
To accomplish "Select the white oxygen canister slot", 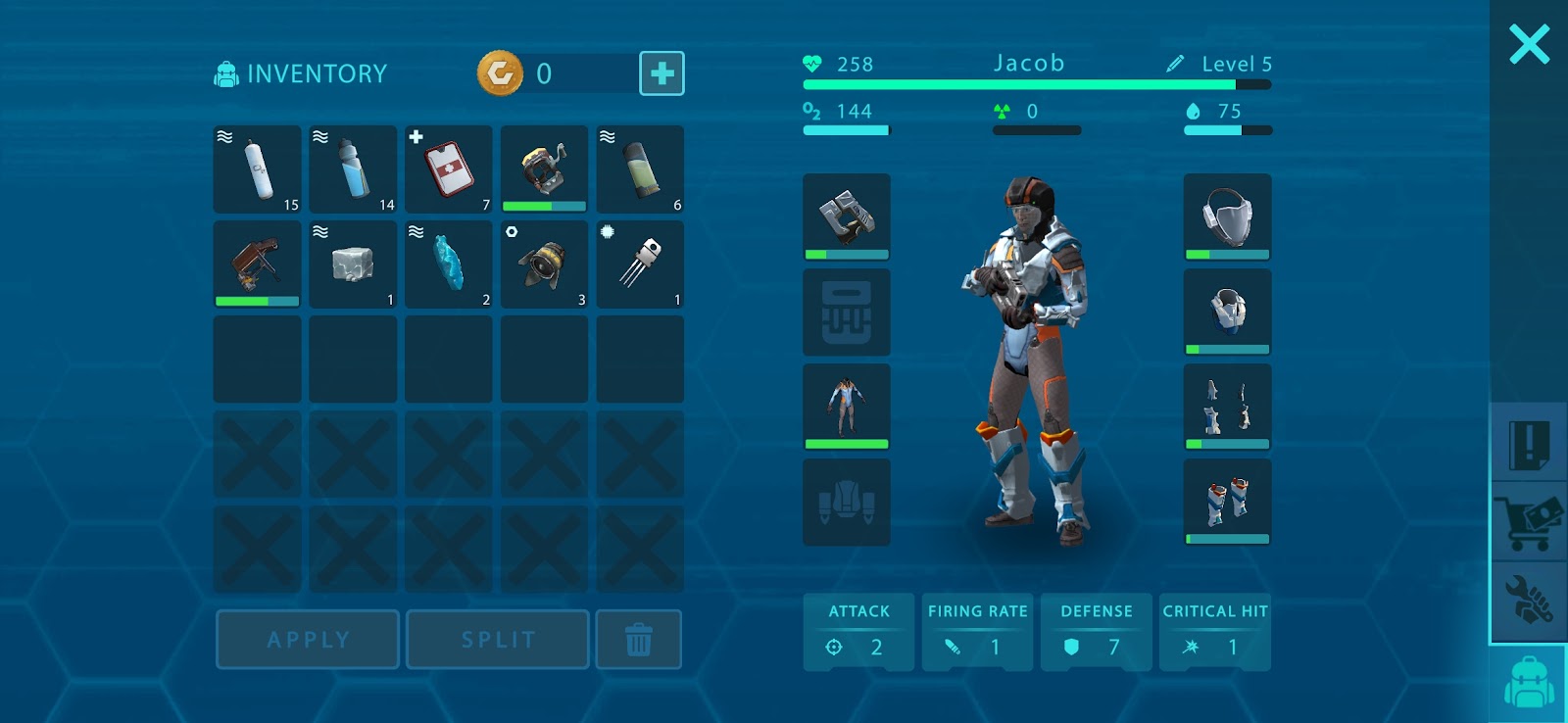I will [x=258, y=169].
